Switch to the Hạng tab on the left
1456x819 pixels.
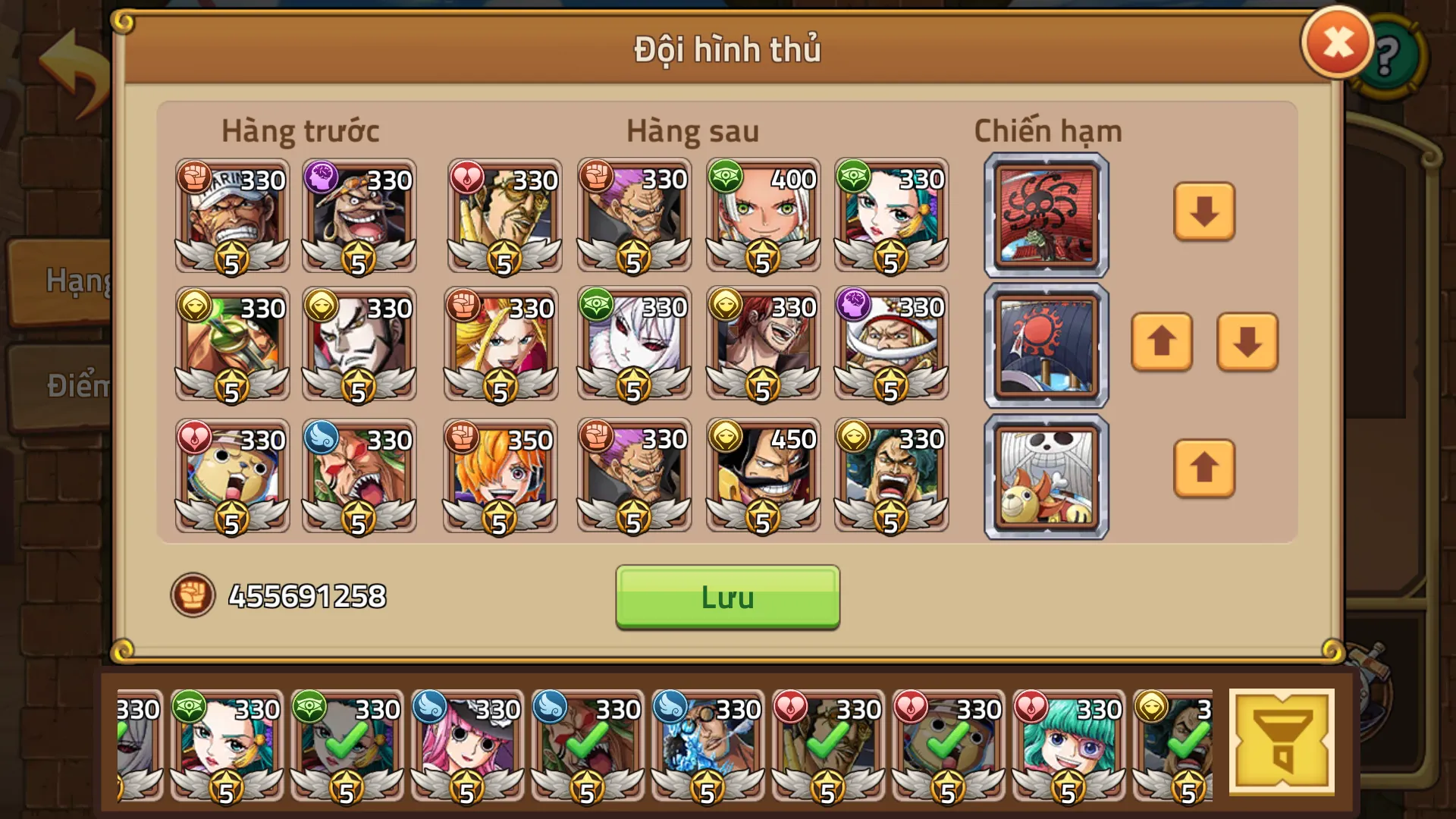tap(74, 281)
